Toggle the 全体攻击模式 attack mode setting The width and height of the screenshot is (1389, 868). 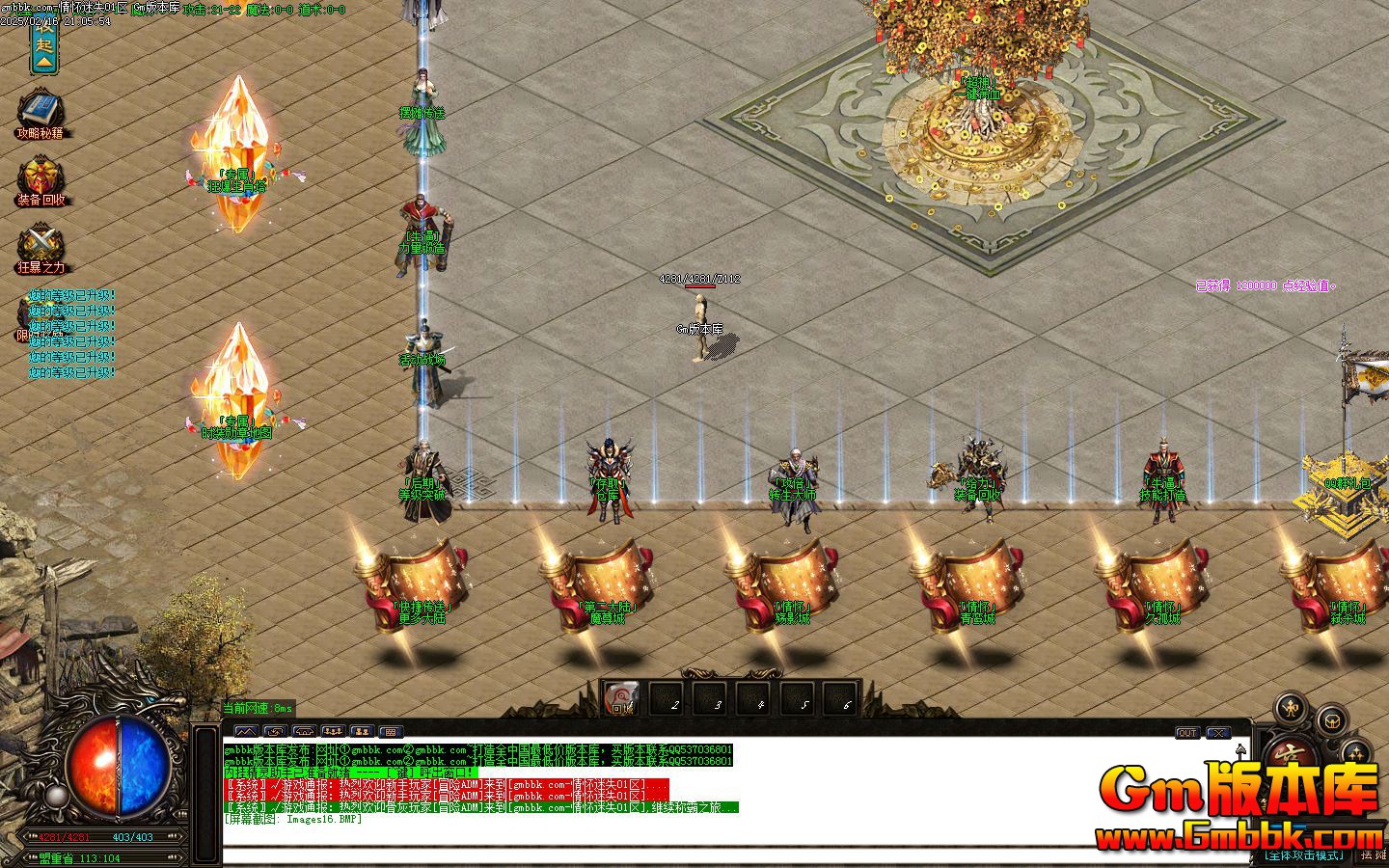1303,854
